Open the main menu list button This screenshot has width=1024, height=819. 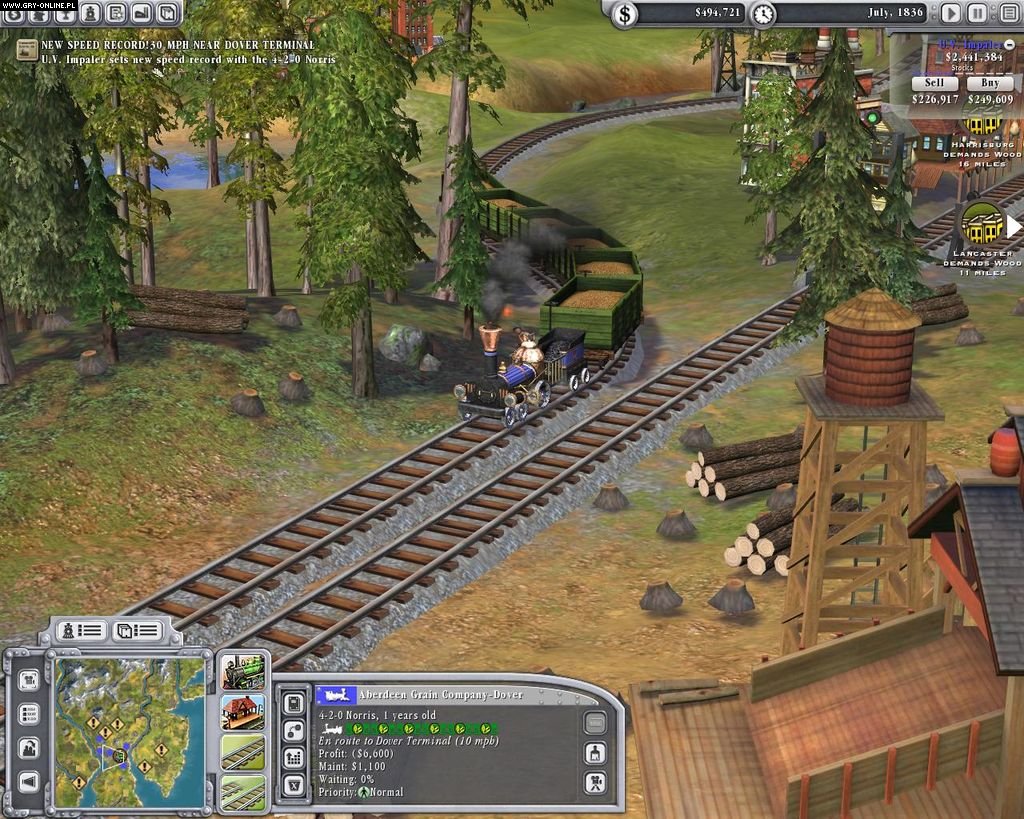coord(1005,13)
